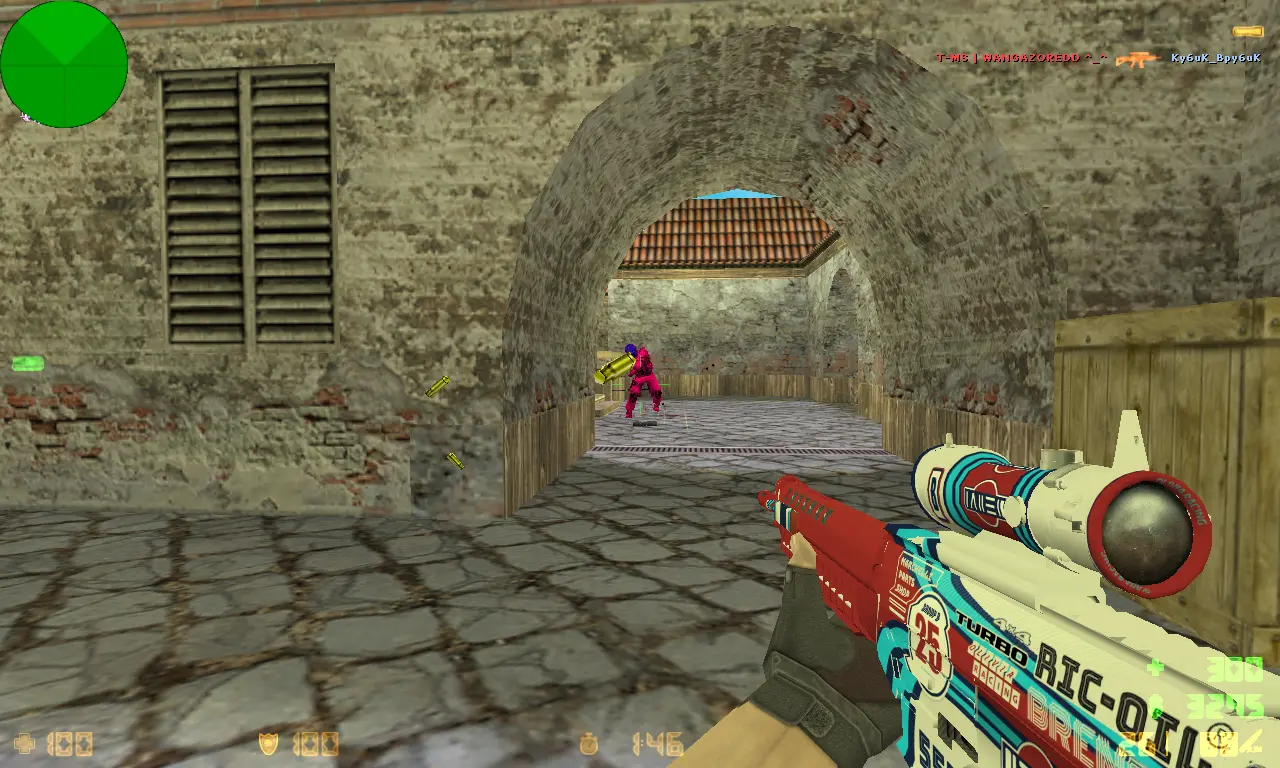Image resolution: width=1280 pixels, height=768 pixels.
Task: Click the green buy zone indicator
Action: point(27,363)
